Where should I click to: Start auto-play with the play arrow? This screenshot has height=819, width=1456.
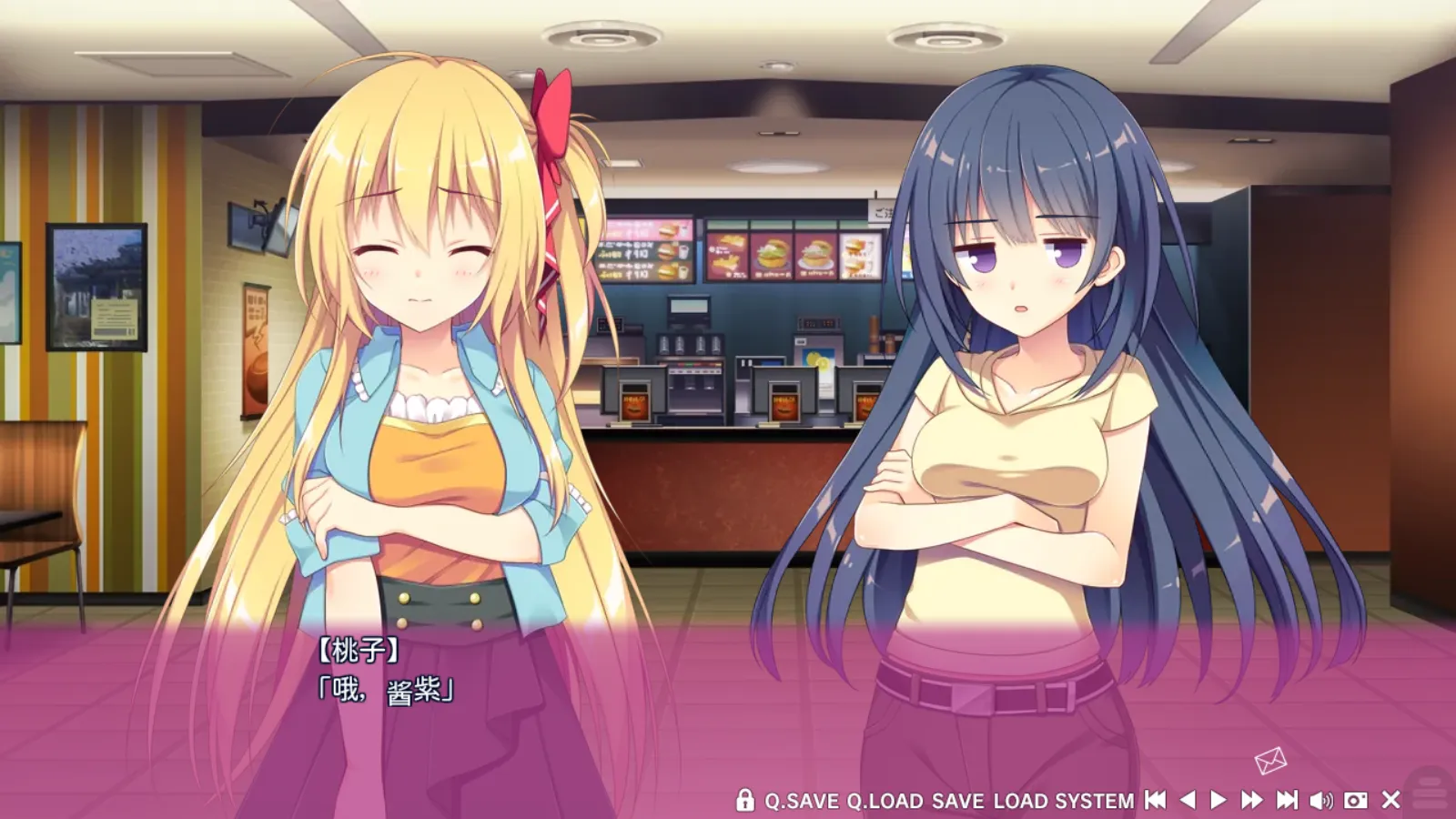coord(1218,800)
